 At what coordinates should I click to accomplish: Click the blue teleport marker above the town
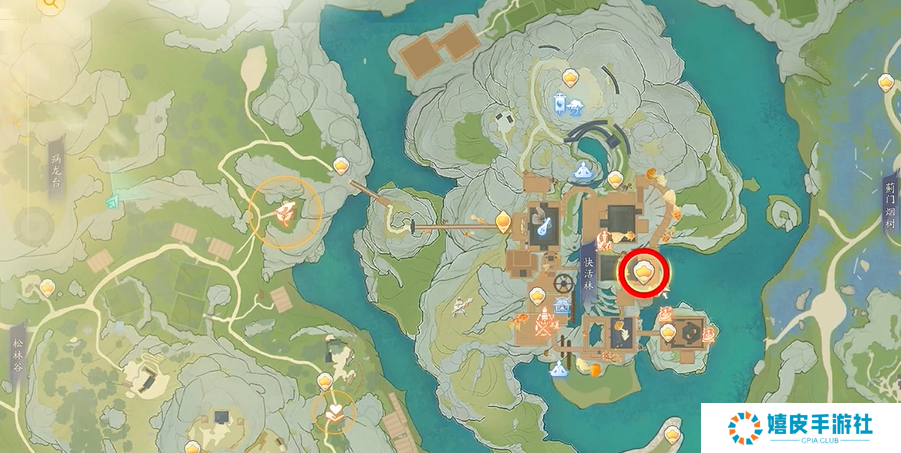tap(582, 169)
